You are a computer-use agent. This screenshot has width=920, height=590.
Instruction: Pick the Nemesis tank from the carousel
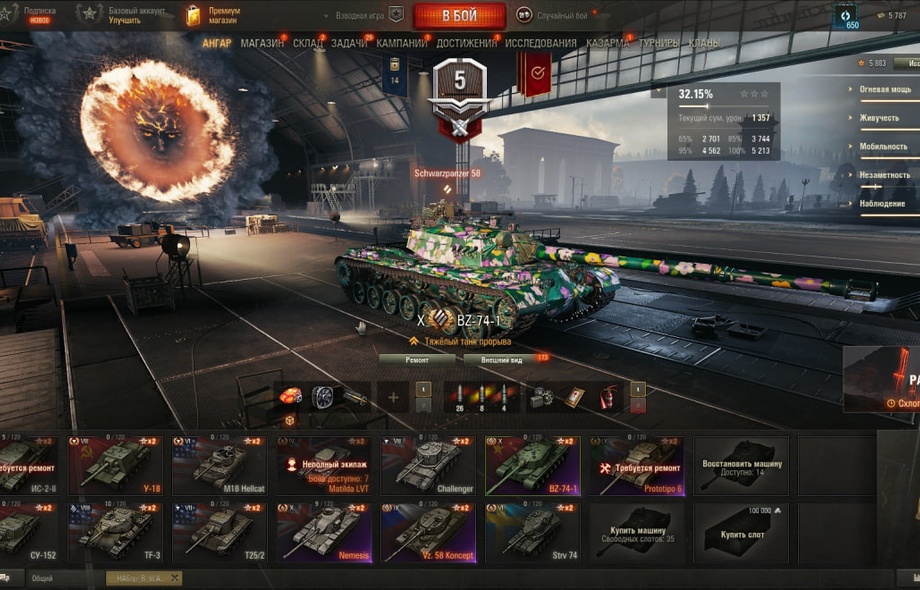(x=323, y=533)
